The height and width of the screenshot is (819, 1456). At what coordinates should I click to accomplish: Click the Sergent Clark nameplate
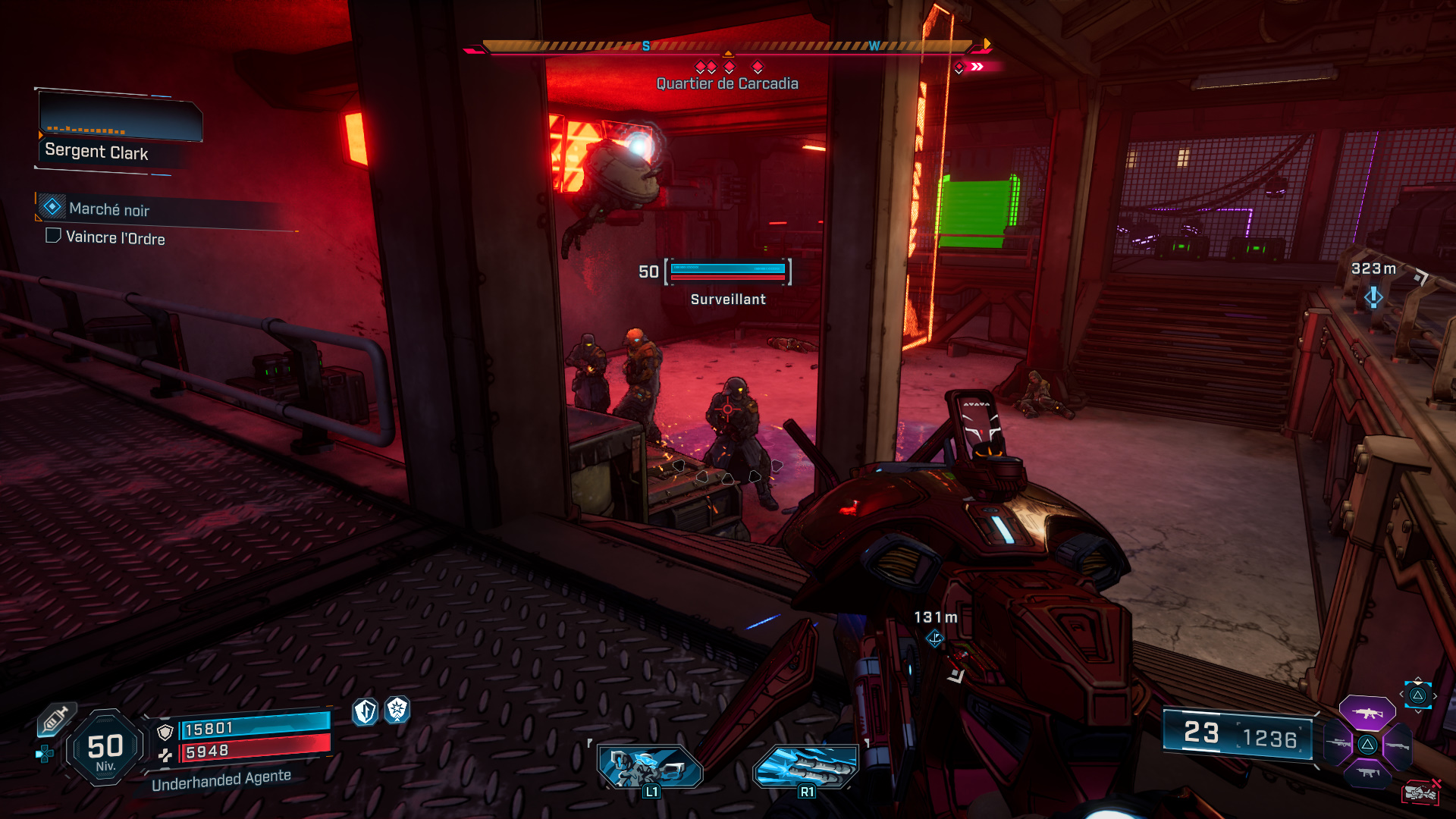[x=96, y=152]
